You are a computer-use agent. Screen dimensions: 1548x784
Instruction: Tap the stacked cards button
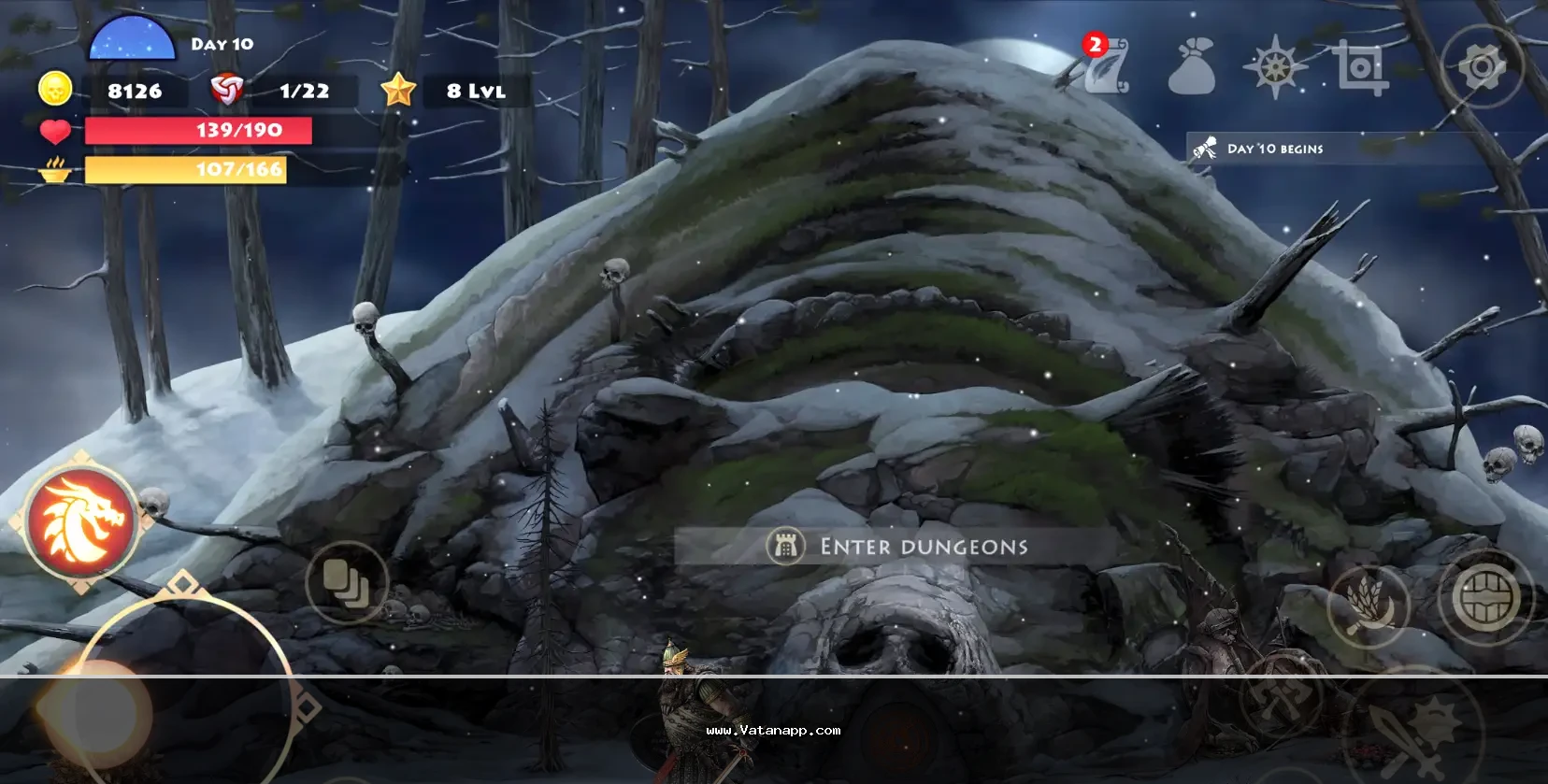click(x=346, y=583)
